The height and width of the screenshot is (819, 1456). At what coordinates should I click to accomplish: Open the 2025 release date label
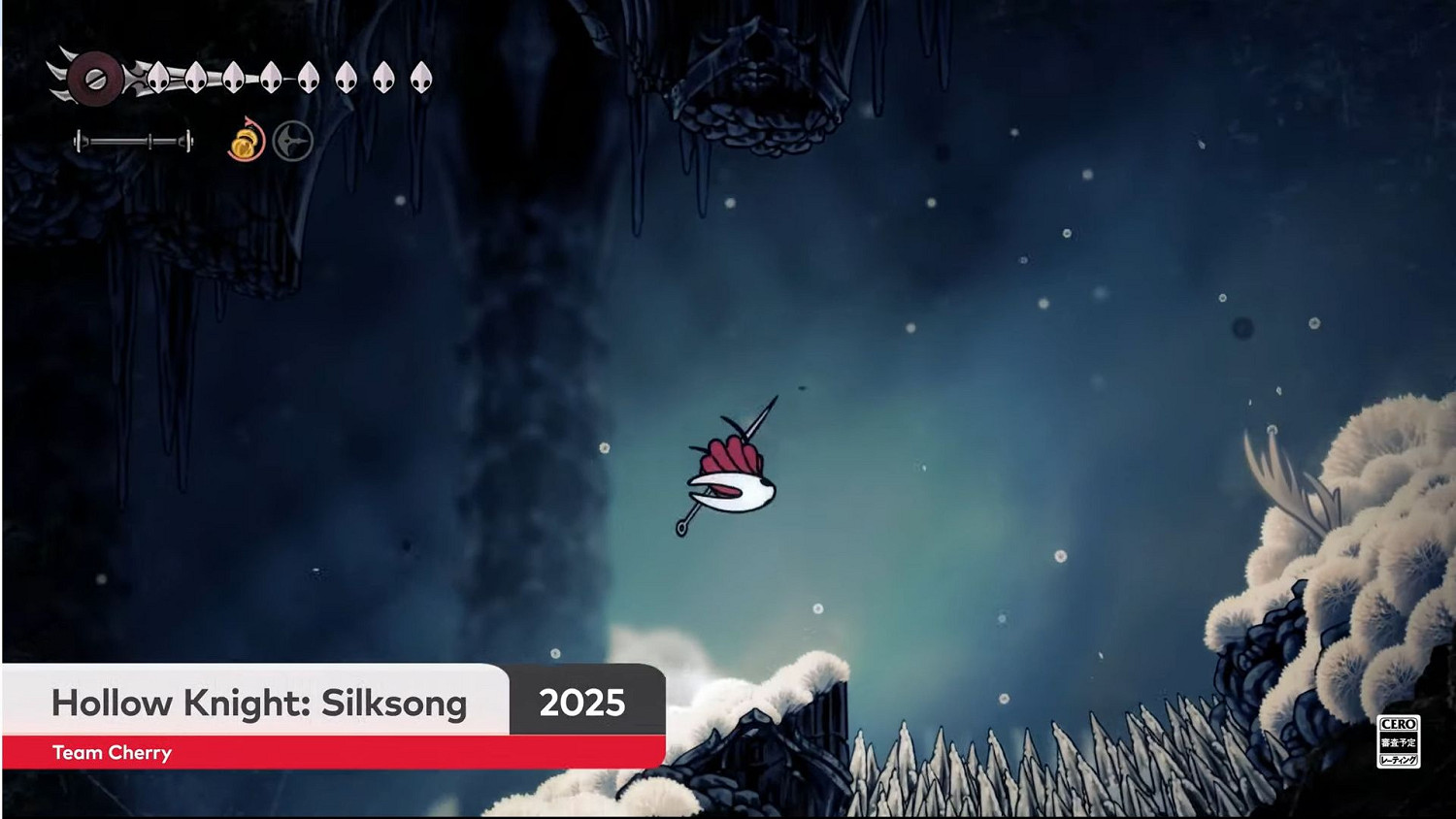pyautogui.click(x=583, y=703)
